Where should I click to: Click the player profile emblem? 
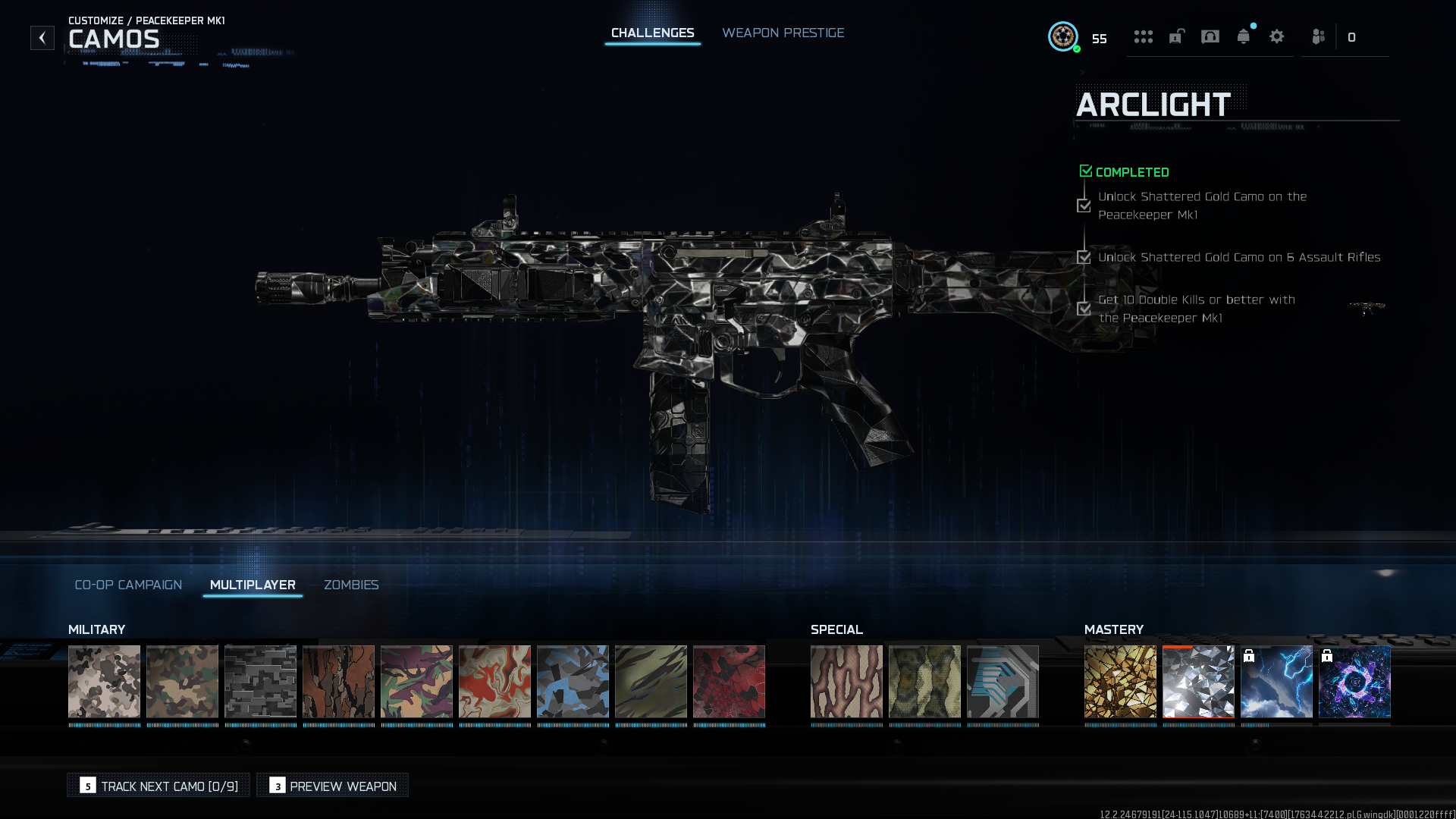1063,36
